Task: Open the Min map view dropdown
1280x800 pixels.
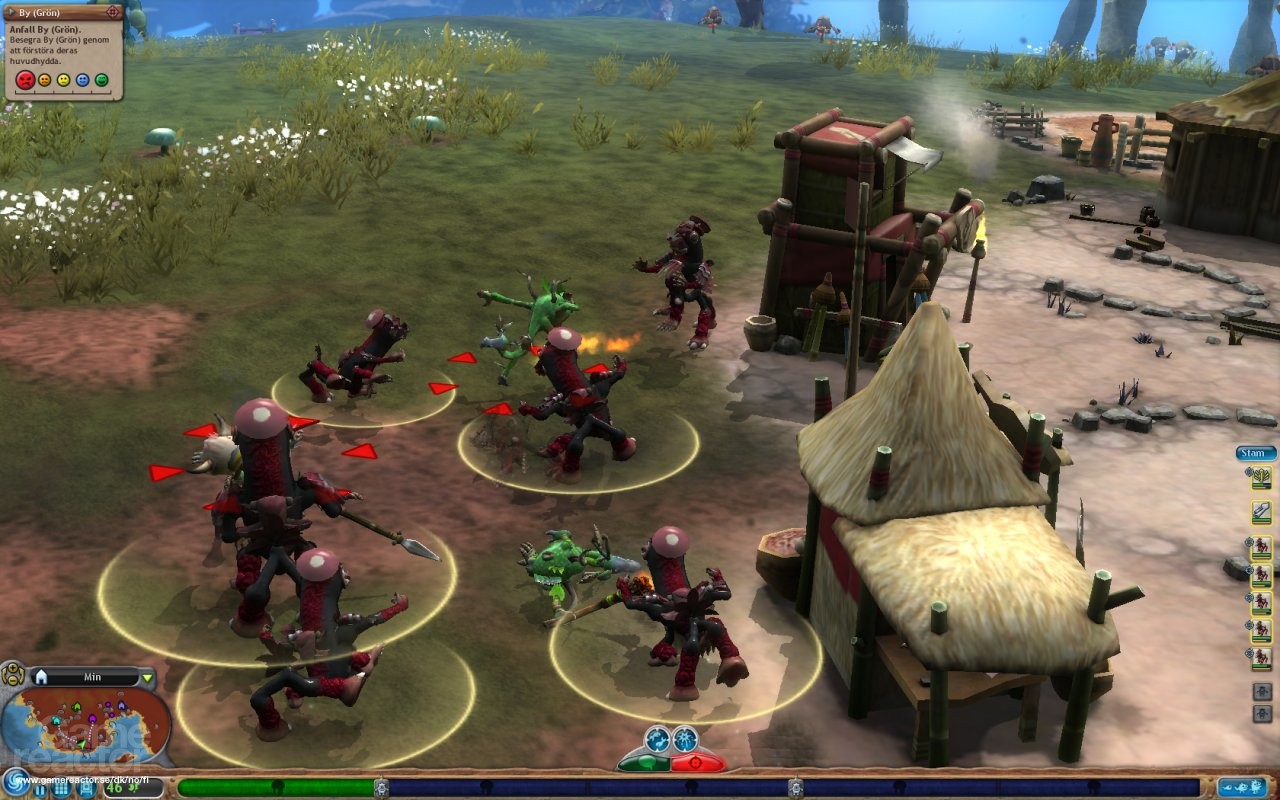Action: click(148, 678)
